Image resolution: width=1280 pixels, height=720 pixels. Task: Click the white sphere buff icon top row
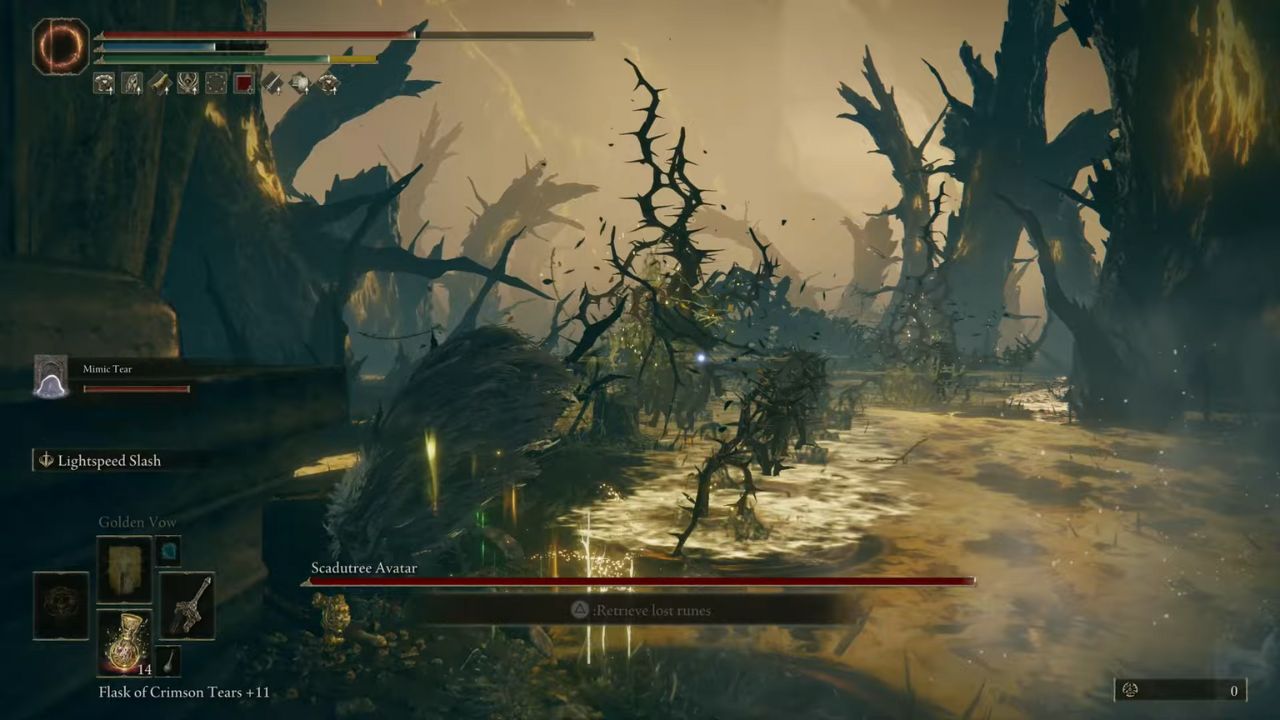click(299, 84)
